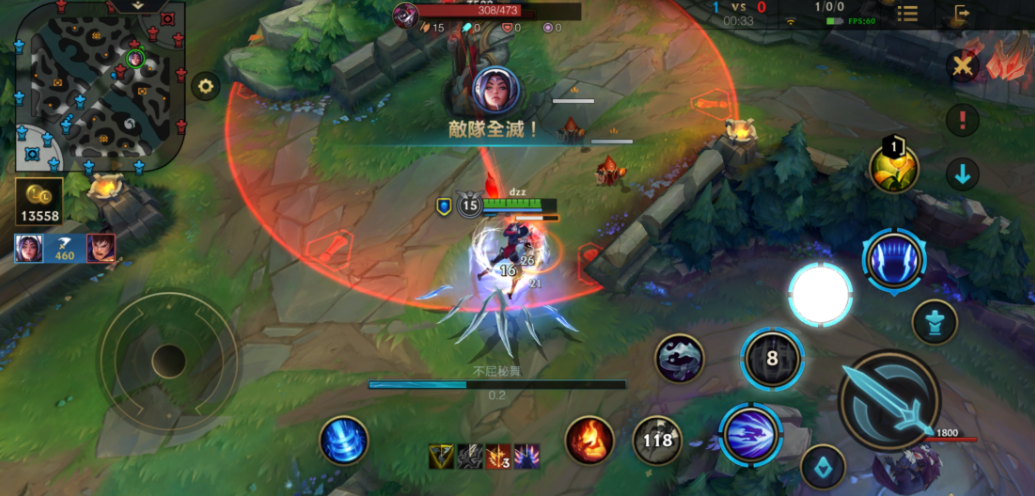Send the red exclamation danger ping

pos(963,121)
